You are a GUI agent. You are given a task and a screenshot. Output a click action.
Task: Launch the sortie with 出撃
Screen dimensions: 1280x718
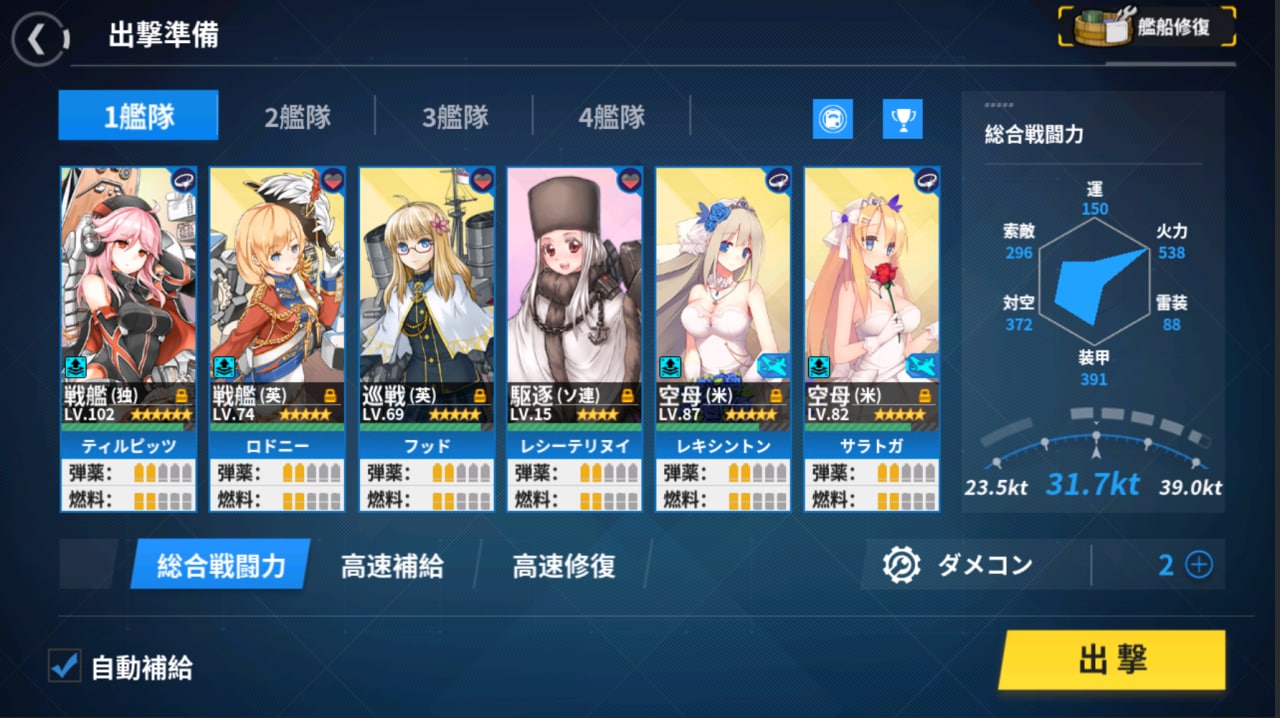1111,660
